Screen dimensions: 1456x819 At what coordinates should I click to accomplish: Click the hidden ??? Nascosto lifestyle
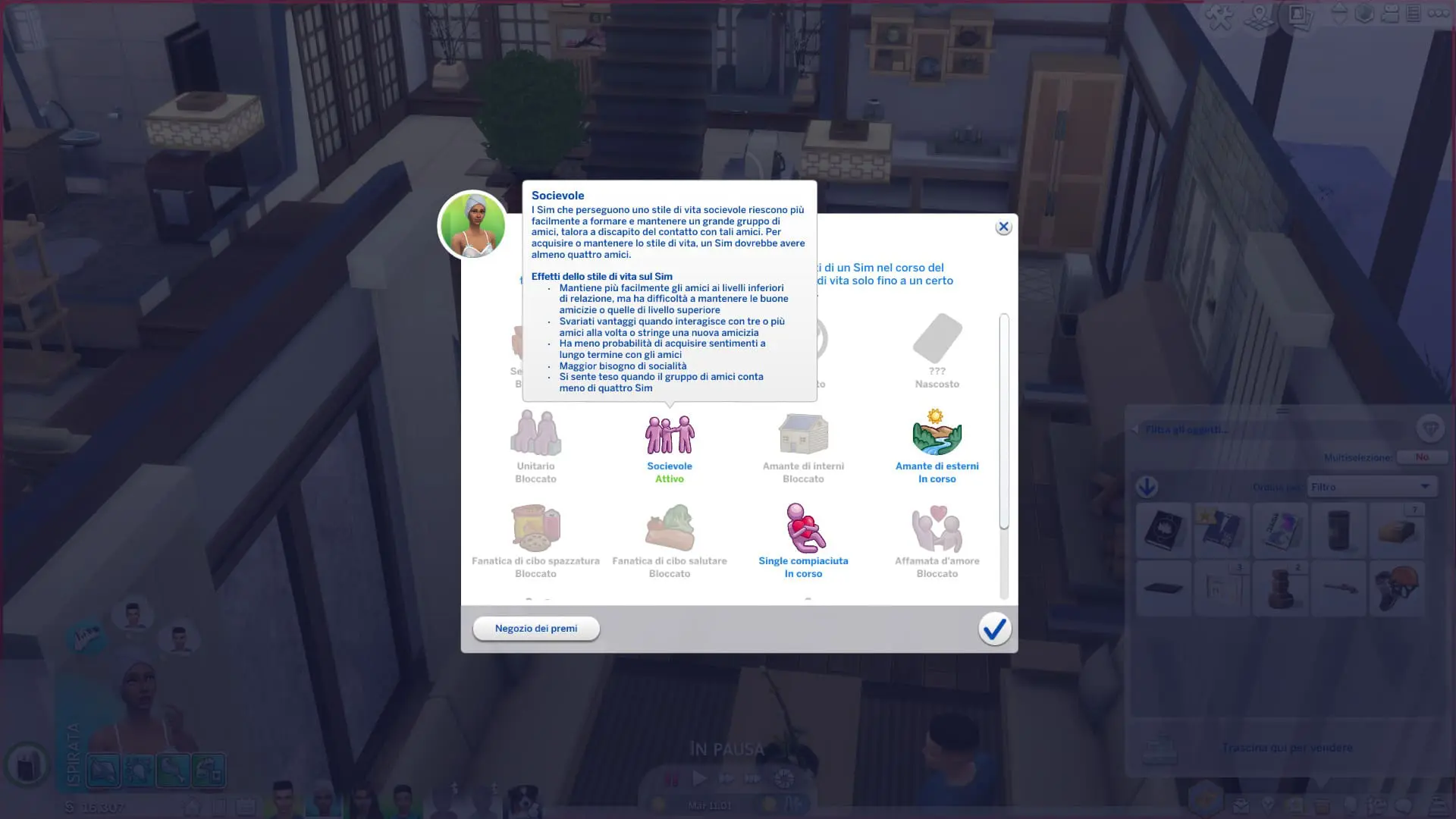(937, 340)
